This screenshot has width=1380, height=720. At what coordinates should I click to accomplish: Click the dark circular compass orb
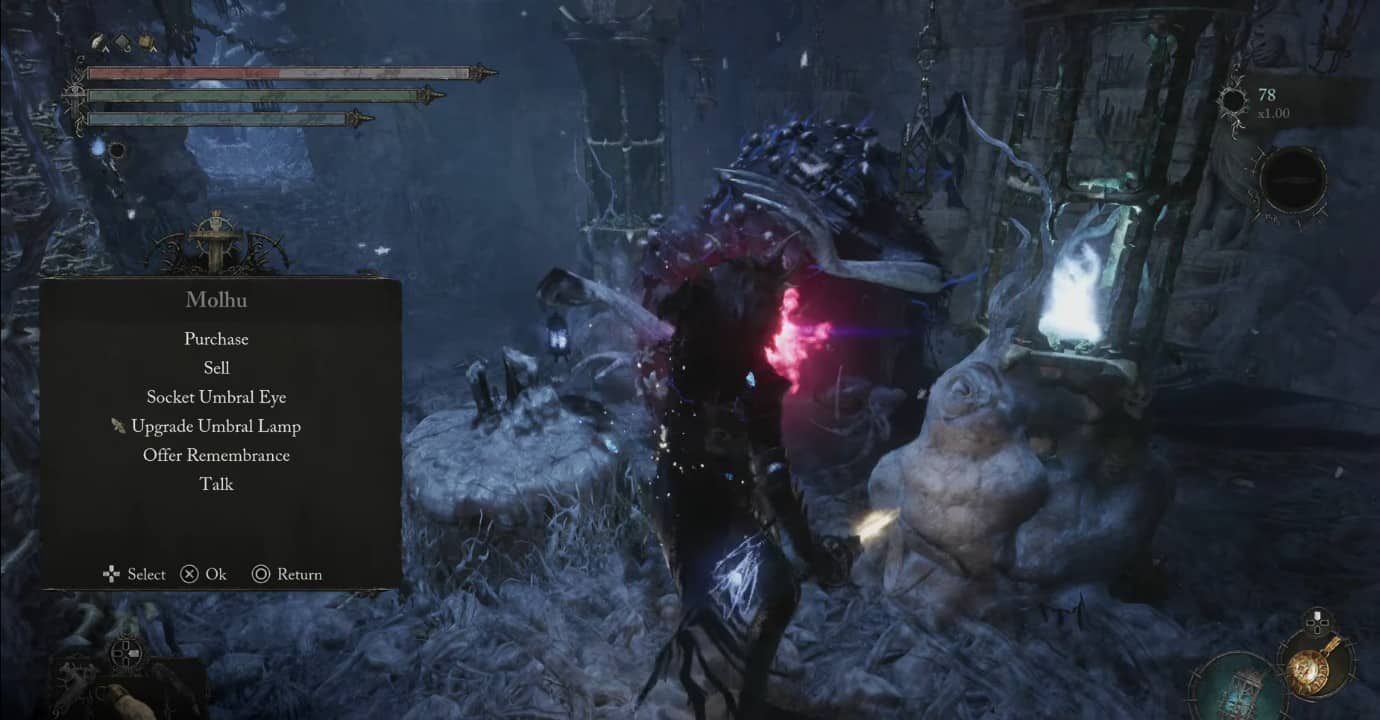1291,181
